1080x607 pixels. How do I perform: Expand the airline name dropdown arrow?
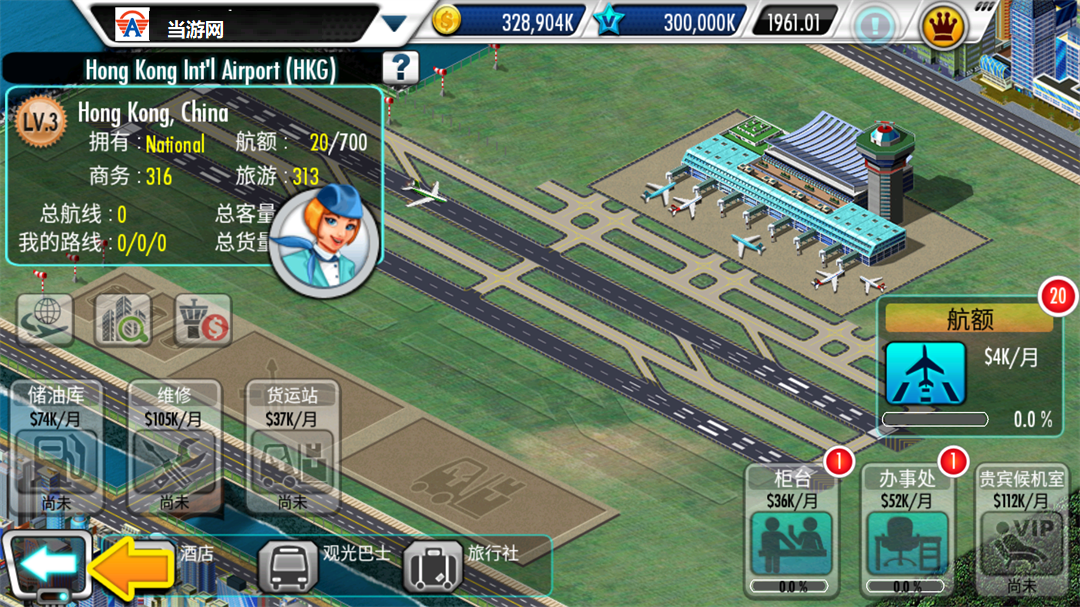[394, 23]
